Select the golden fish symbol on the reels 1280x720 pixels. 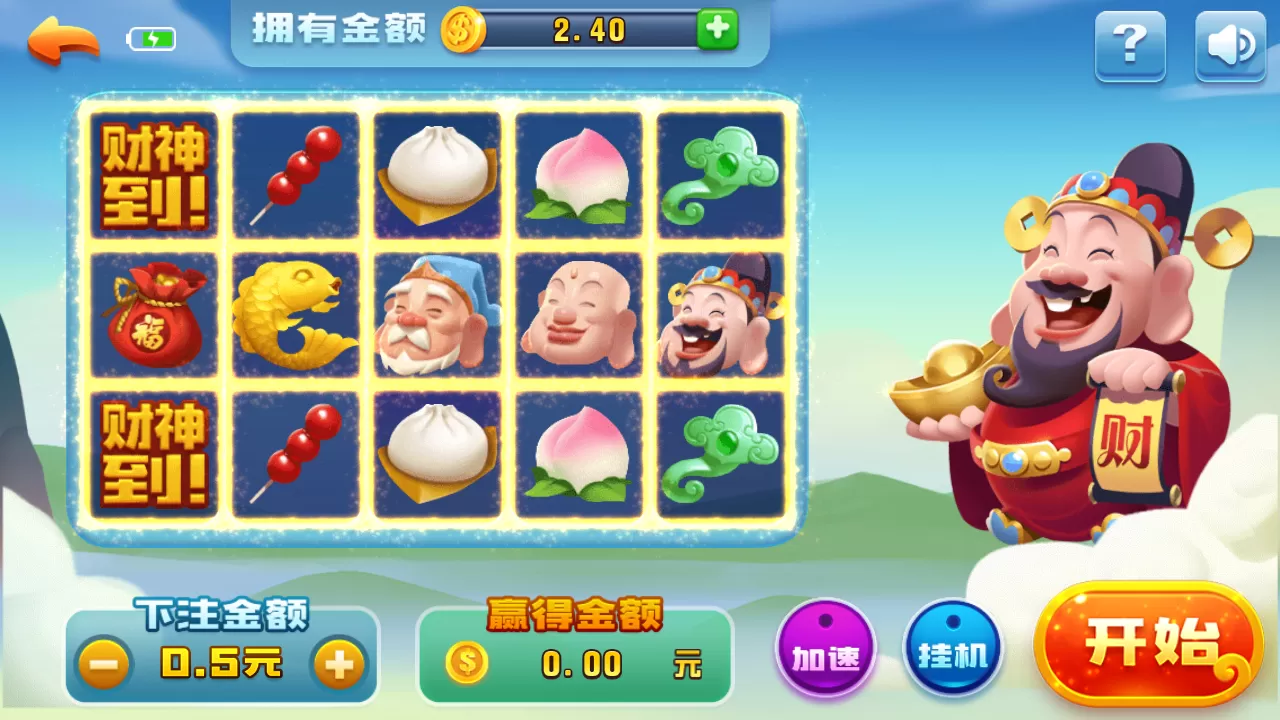click(295, 315)
